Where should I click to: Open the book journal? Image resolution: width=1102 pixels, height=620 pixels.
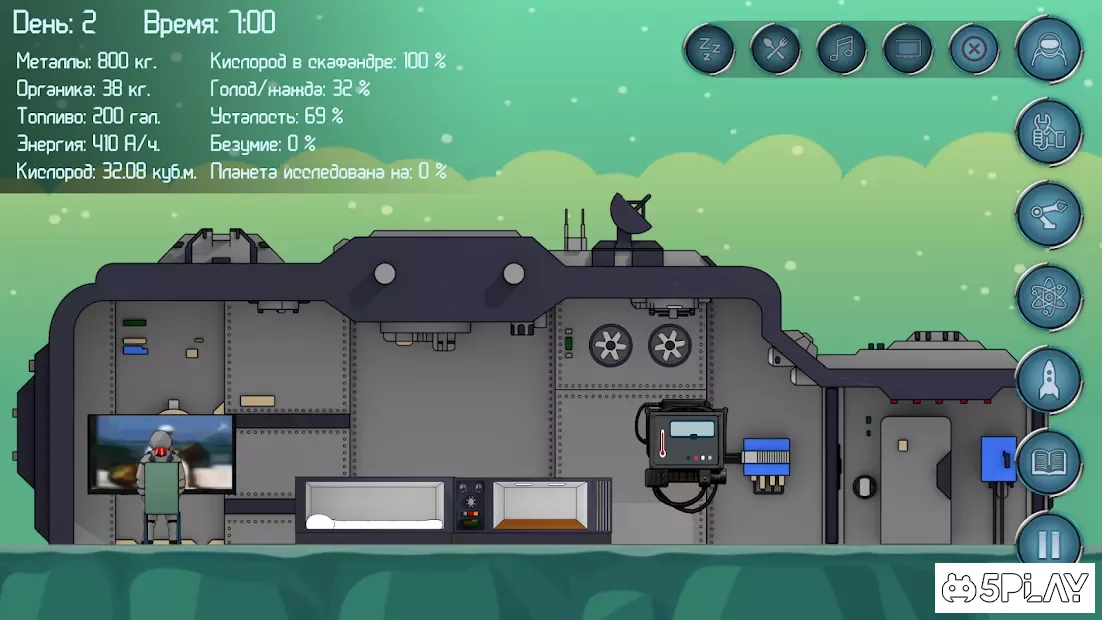(1049, 463)
